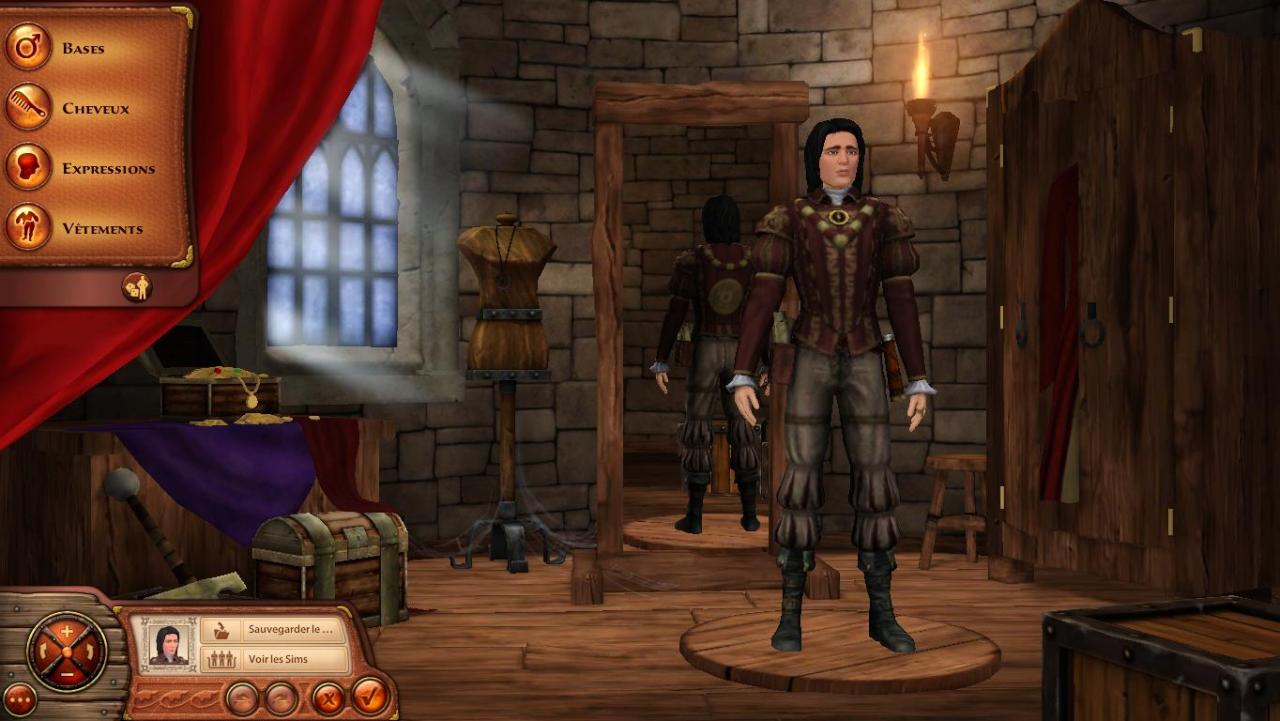Redo the last undone change
Viewport: 1280px width, 721px height.
(281, 697)
